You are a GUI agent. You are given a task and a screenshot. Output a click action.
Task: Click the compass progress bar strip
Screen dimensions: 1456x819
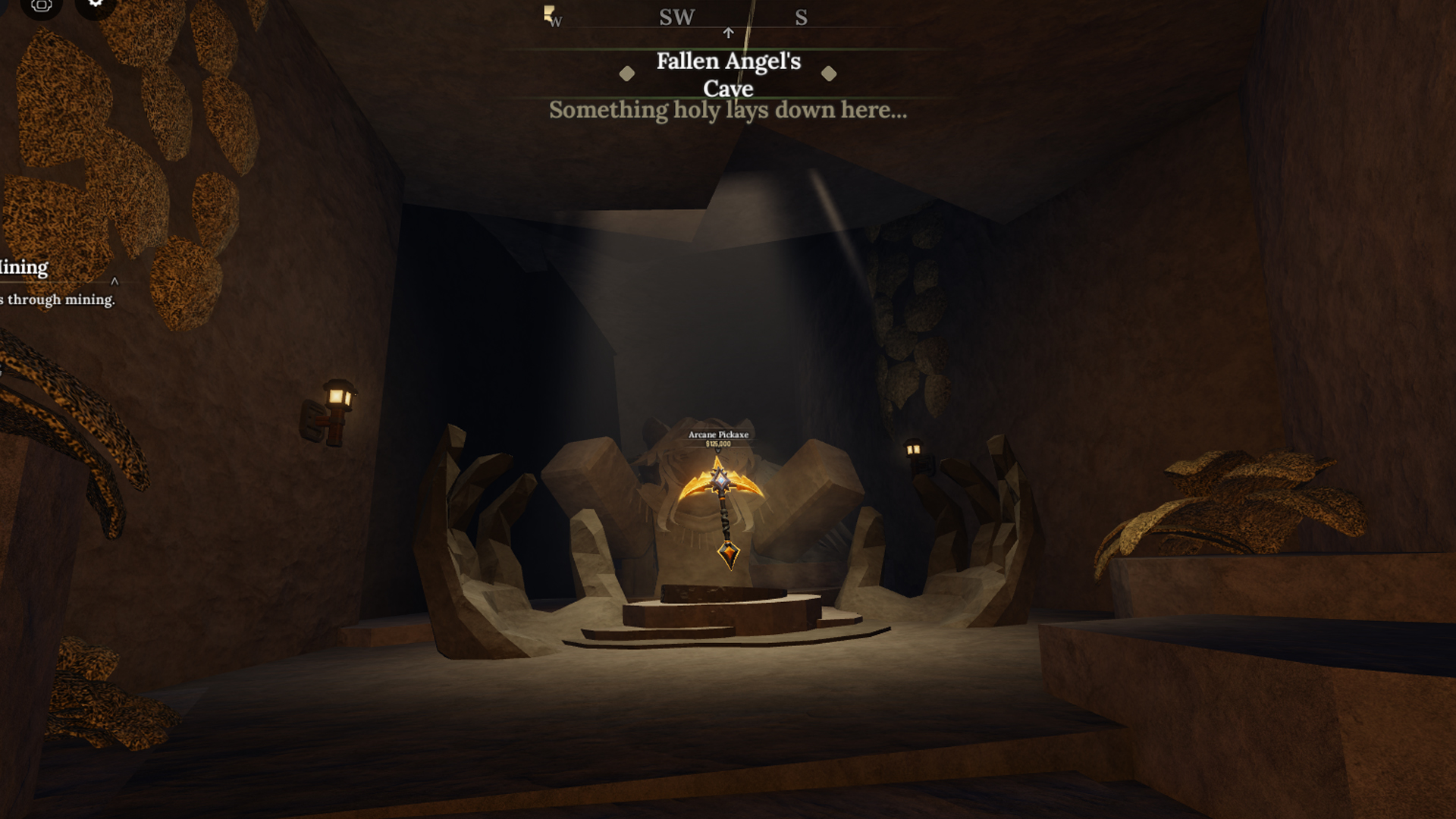(x=728, y=26)
